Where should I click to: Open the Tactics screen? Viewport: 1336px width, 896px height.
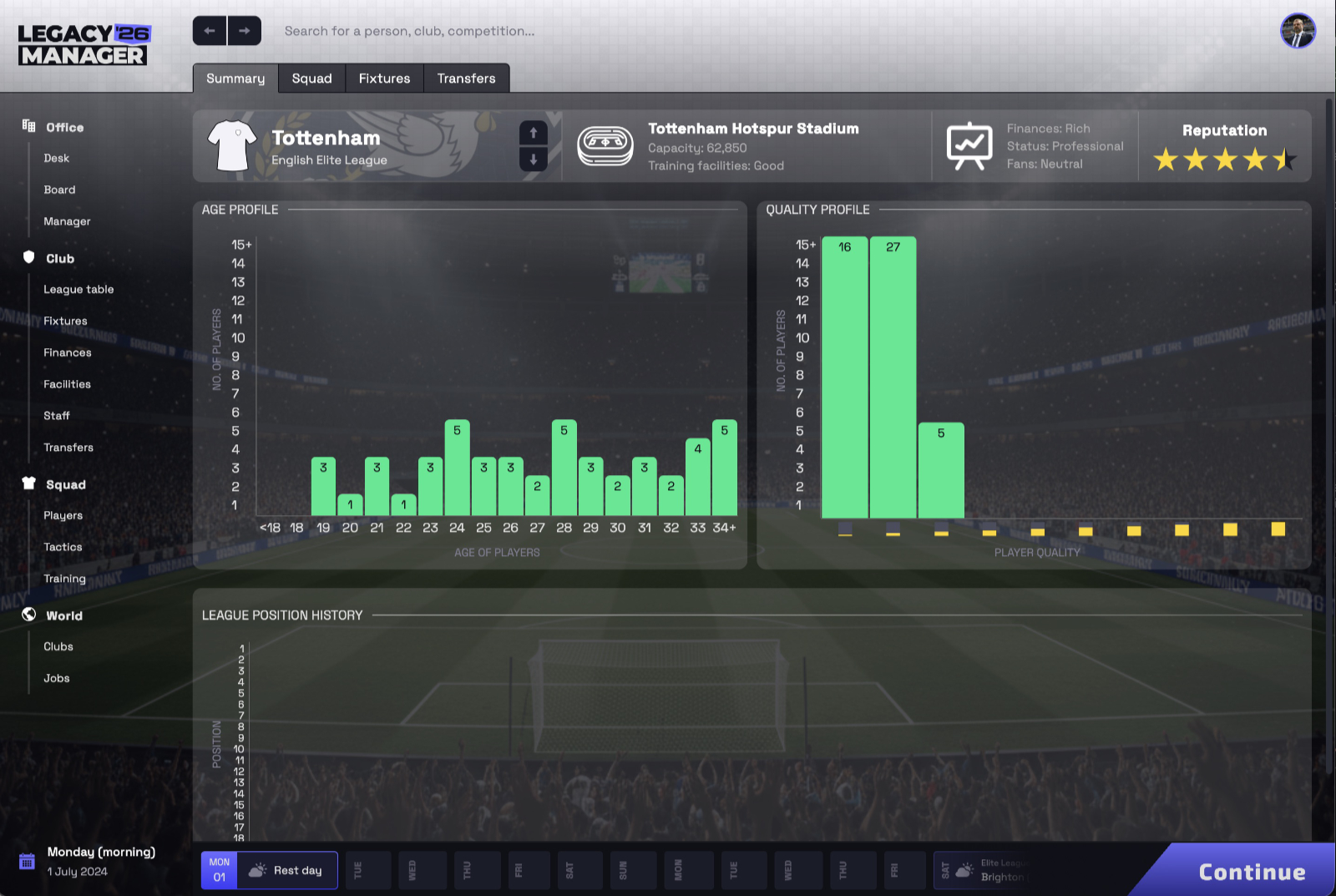63,547
